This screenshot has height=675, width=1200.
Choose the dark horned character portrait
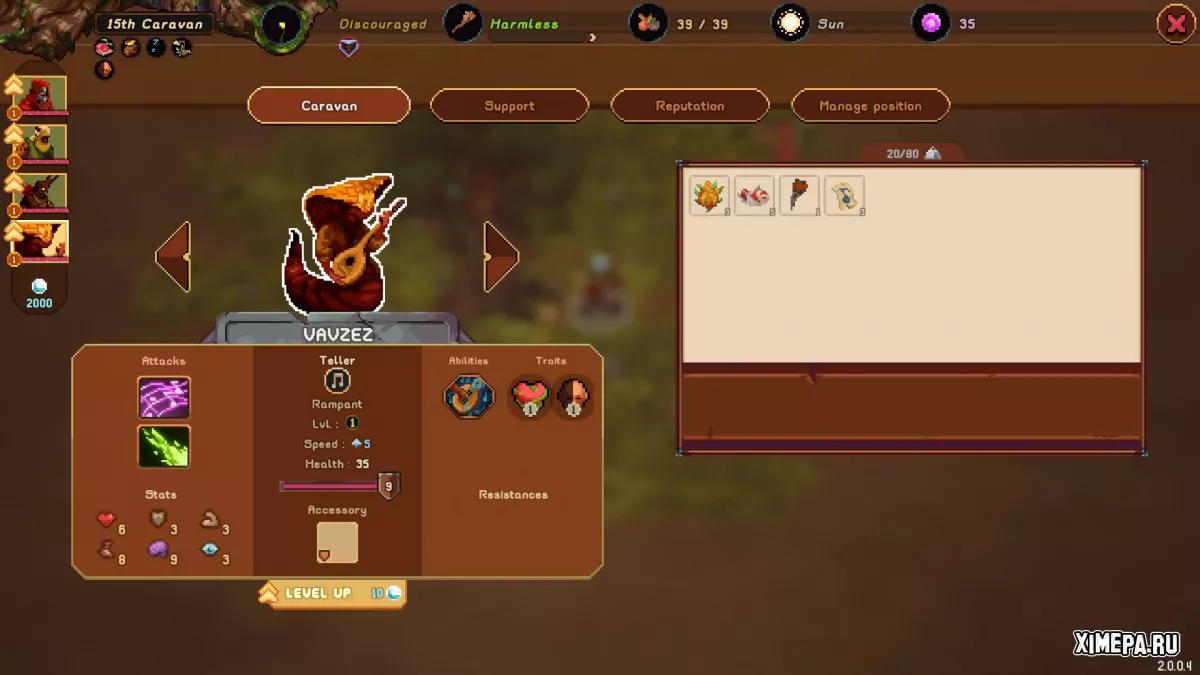[44, 191]
